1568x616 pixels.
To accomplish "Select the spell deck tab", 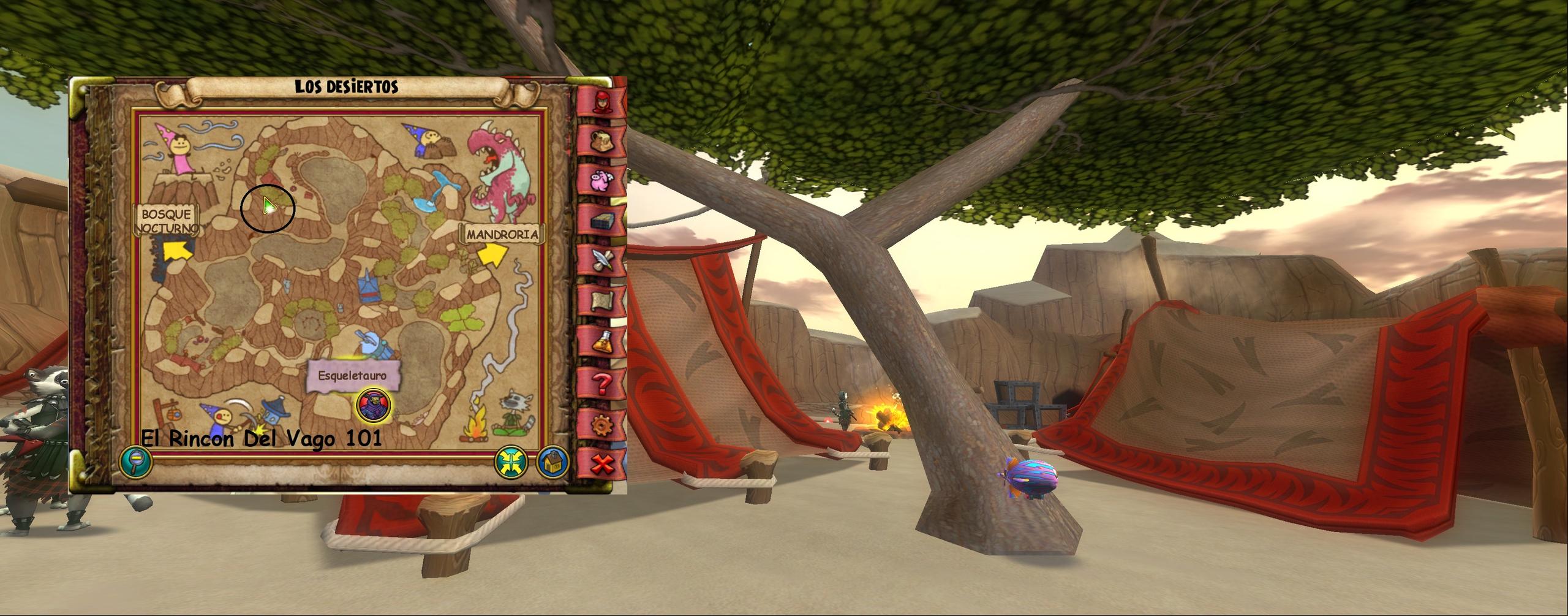I will (602, 221).
